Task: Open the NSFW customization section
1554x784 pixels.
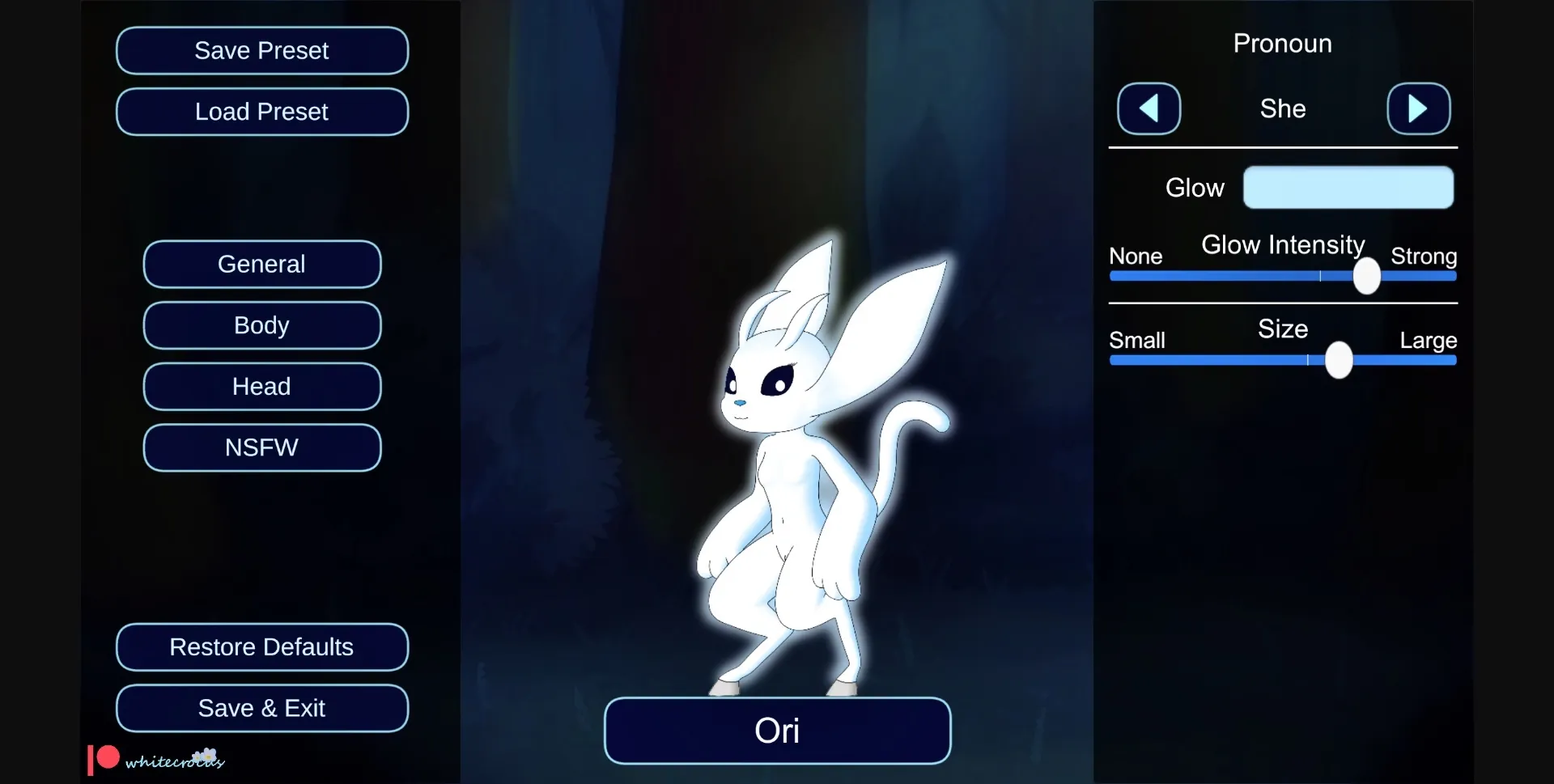Action: pyautogui.click(x=261, y=447)
